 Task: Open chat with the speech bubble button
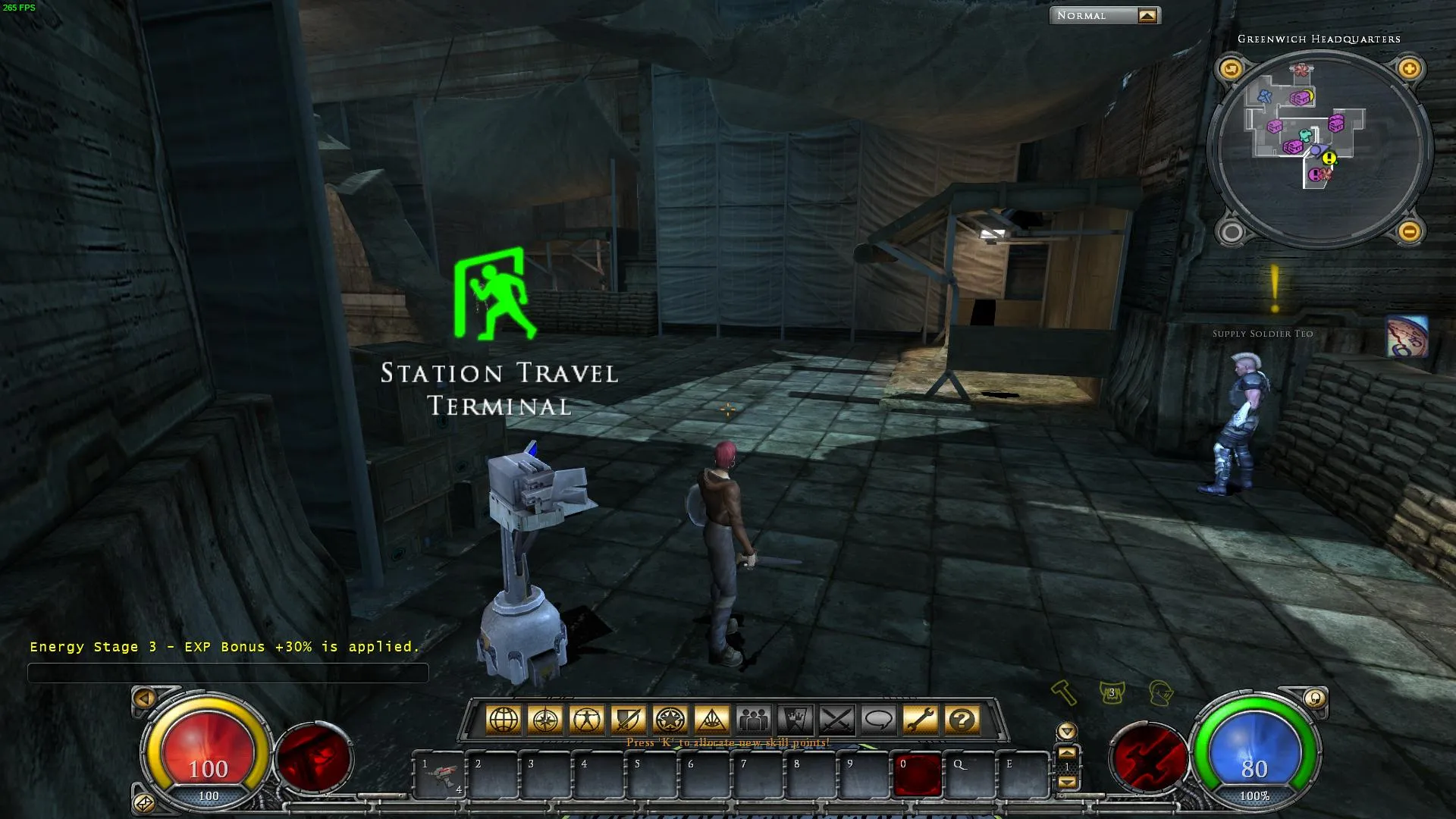point(879,720)
